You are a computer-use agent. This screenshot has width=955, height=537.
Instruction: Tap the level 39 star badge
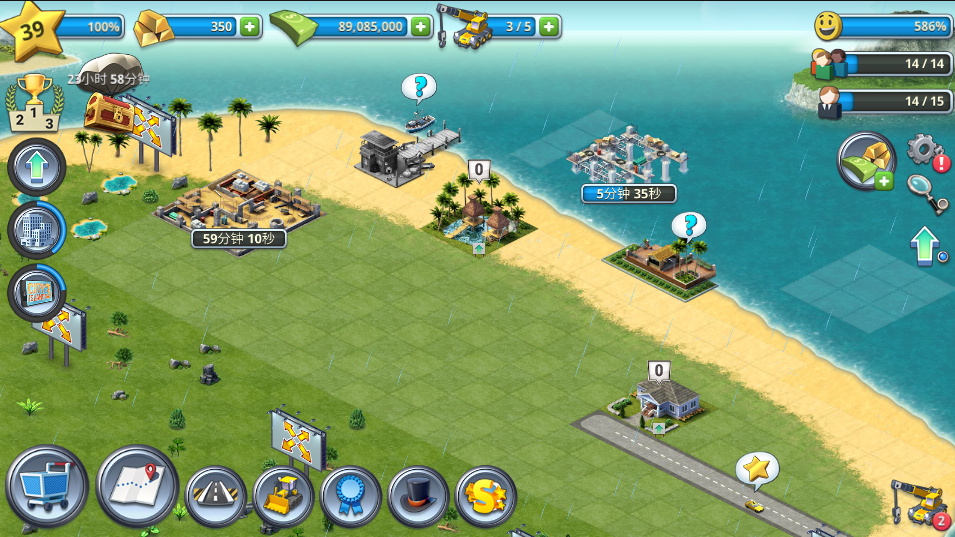click(x=33, y=29)
